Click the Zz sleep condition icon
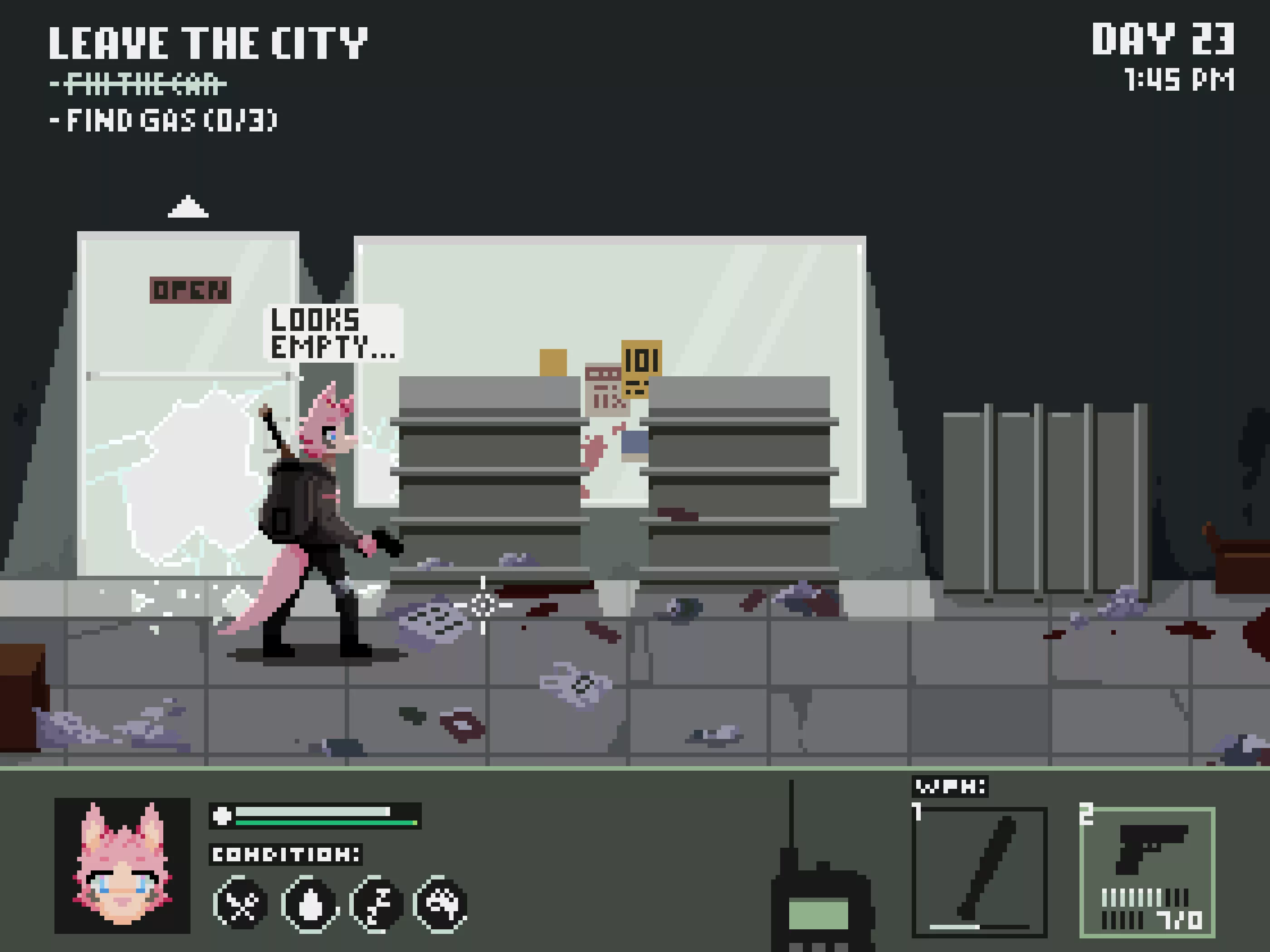 click(x=376, y=904)
